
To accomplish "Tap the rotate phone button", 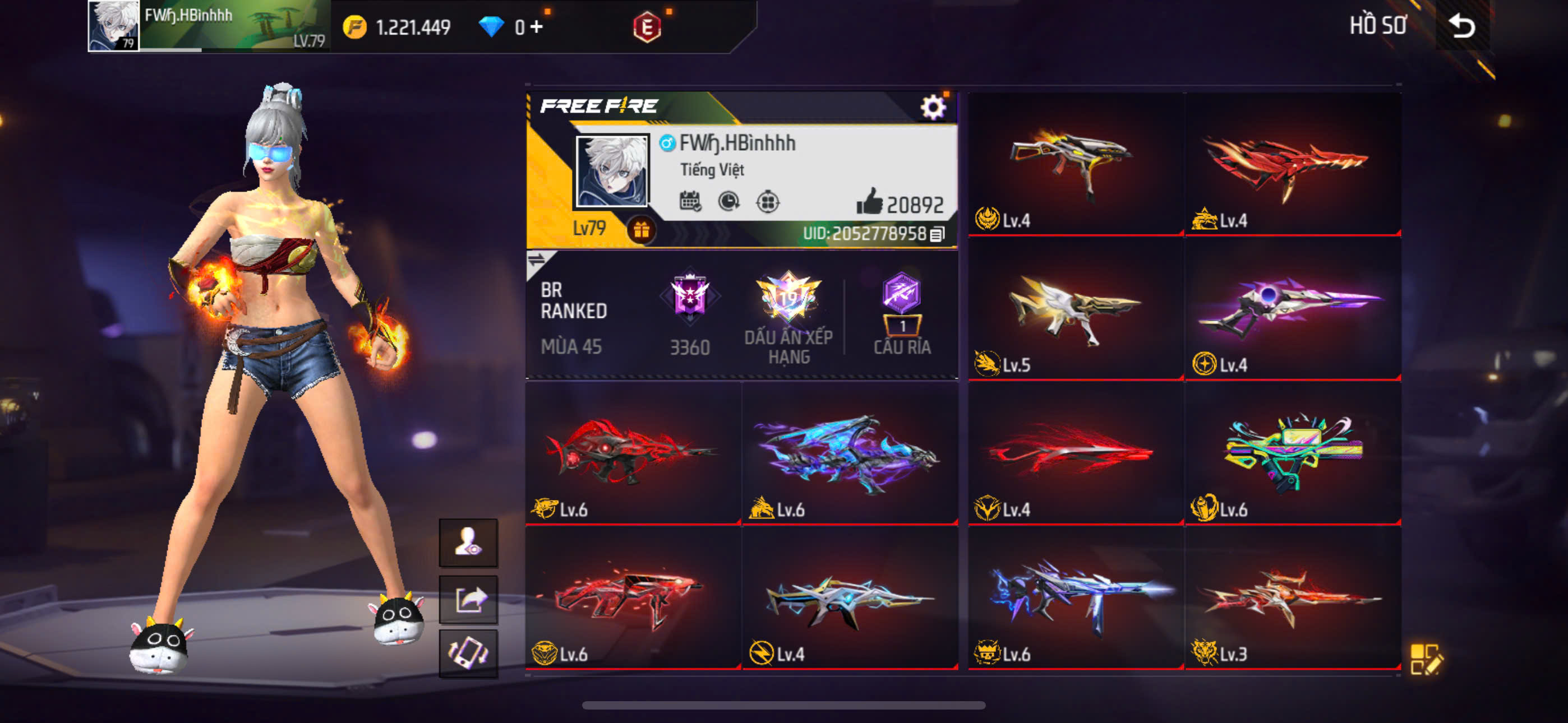I will coord(468,653).
